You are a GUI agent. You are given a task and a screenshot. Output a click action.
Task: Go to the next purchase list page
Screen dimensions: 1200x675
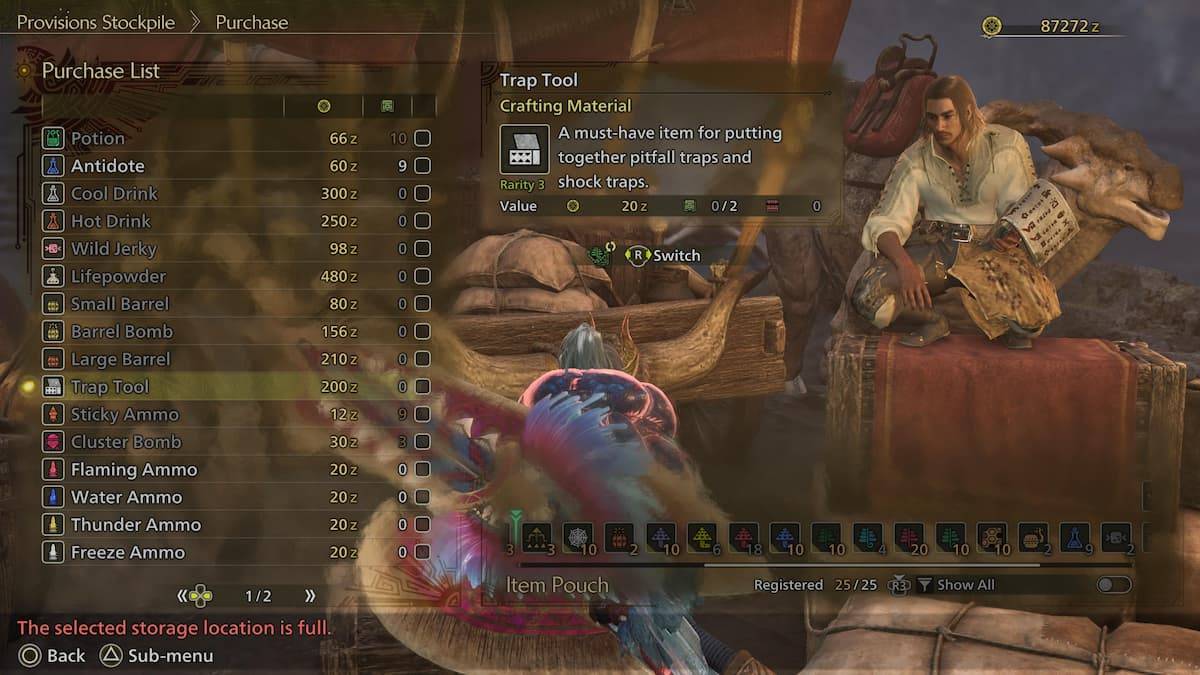coord(310,596)
